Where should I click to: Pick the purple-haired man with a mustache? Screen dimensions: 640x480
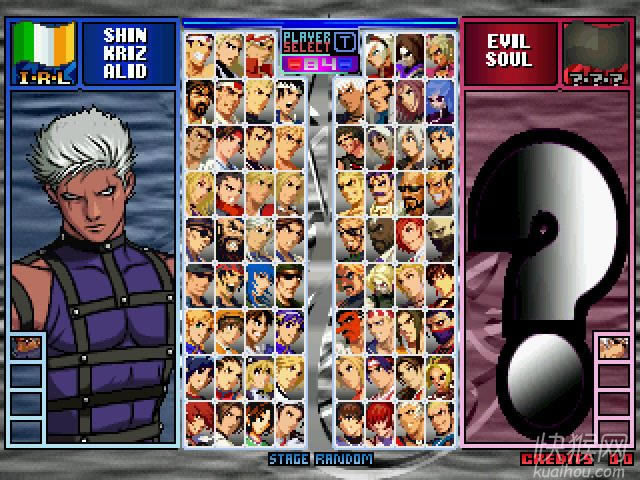tap(381, 190)
